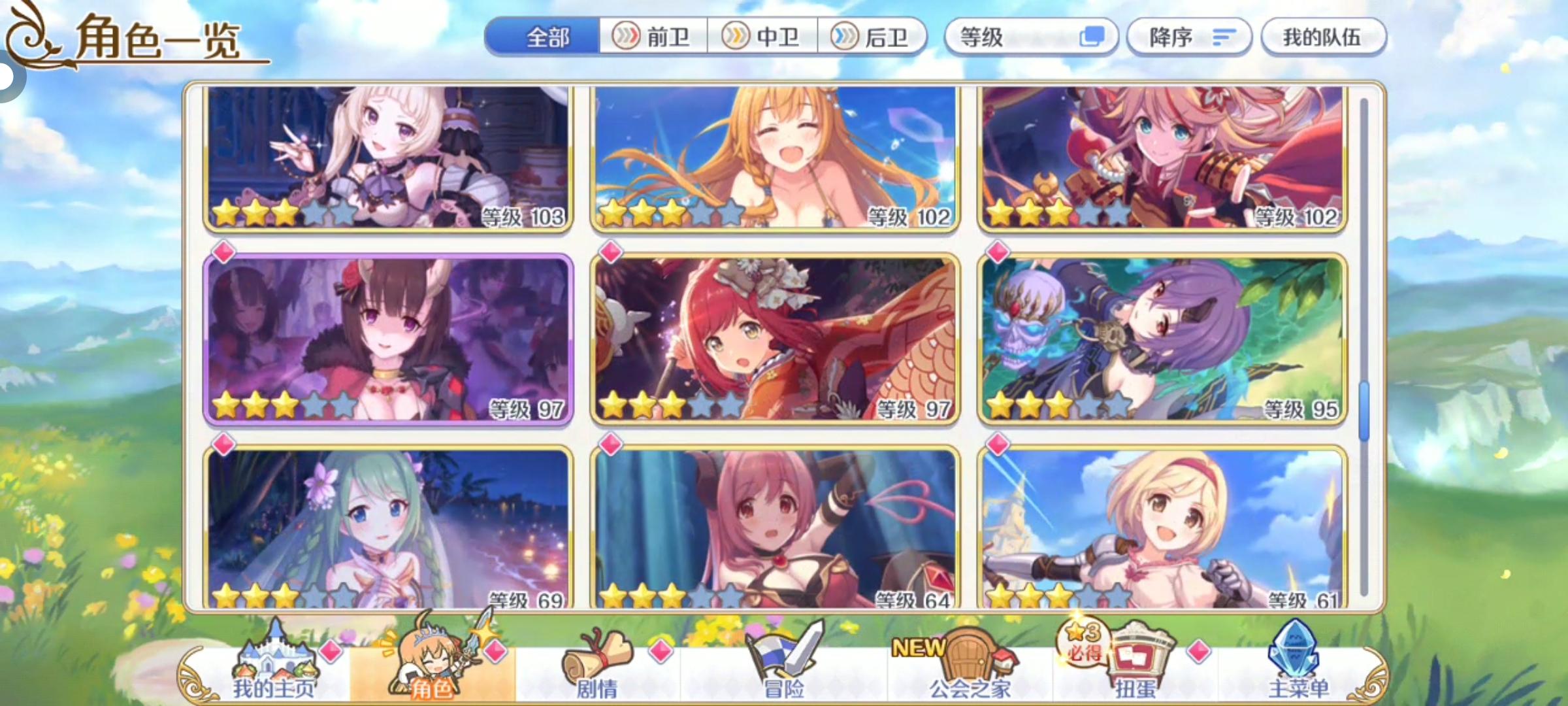Viewport: 1568px width, 706px height.
Task: Toggle 降序 descending sort order
Action: [x=1189, y=37]
